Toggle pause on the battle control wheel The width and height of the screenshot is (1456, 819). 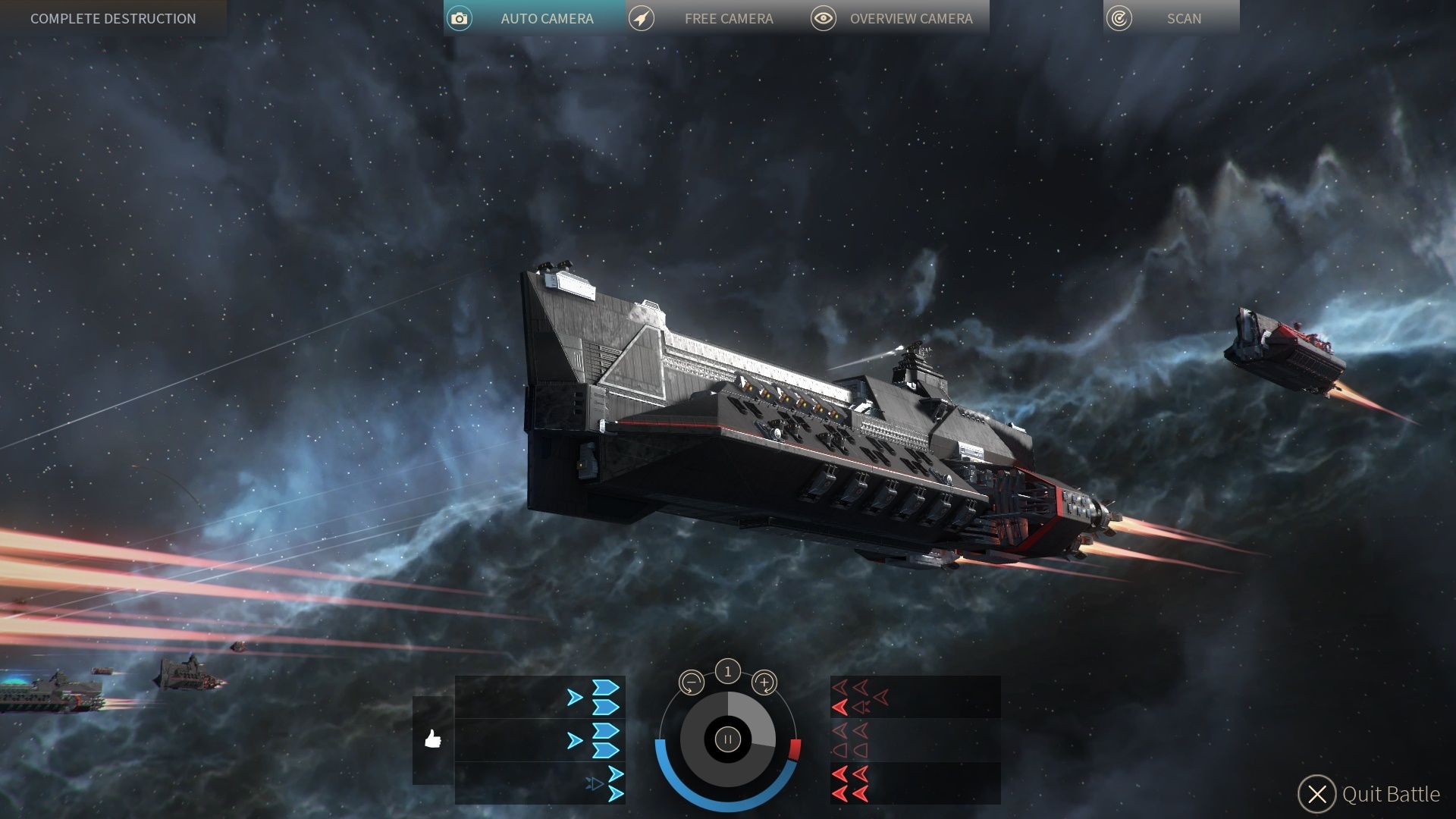(727, 739)
